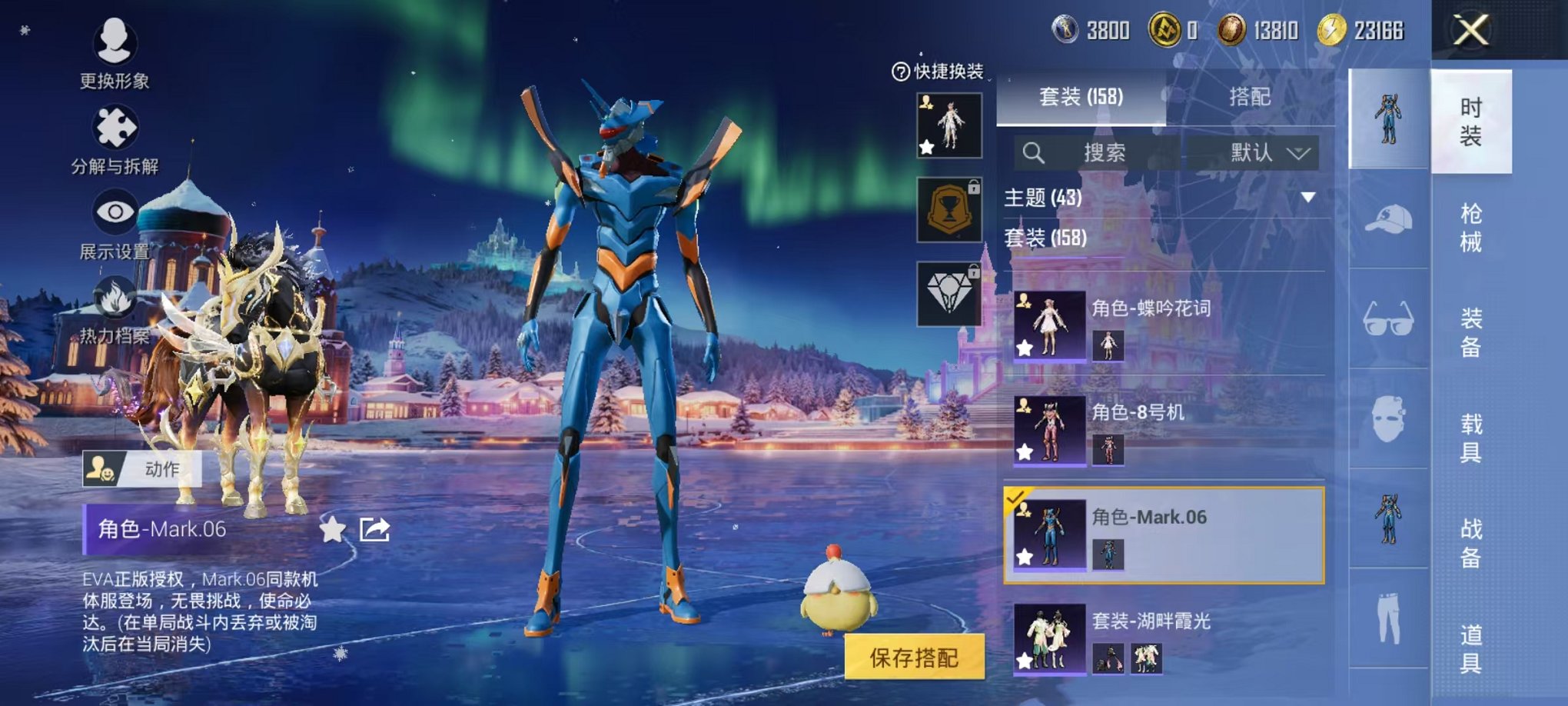Click the 搜索 search field
The image size is (1568, 706).
(1095, 153)
